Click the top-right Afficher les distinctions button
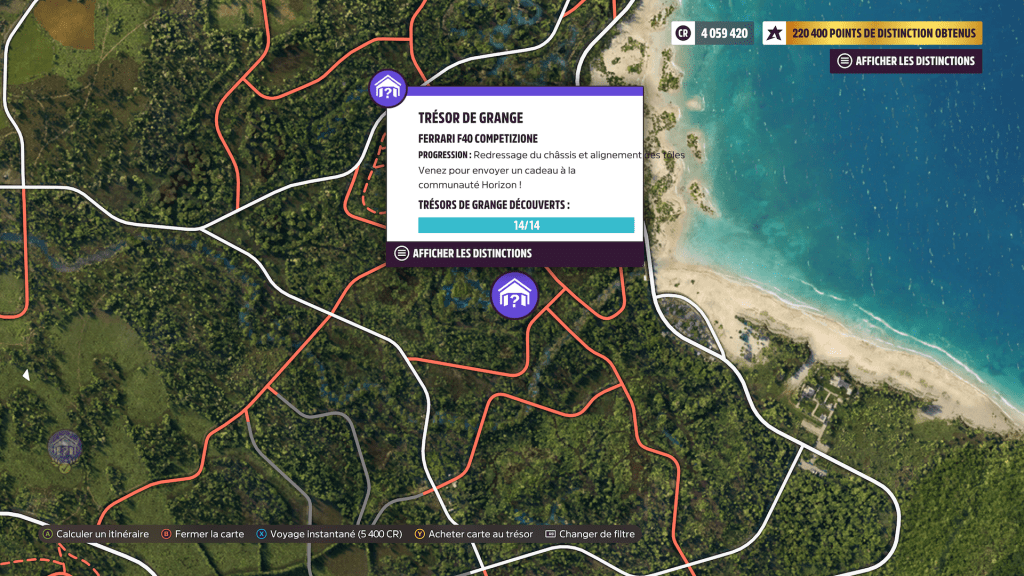The width and height of the screenshot is (1024, 576). coord(906,61)
